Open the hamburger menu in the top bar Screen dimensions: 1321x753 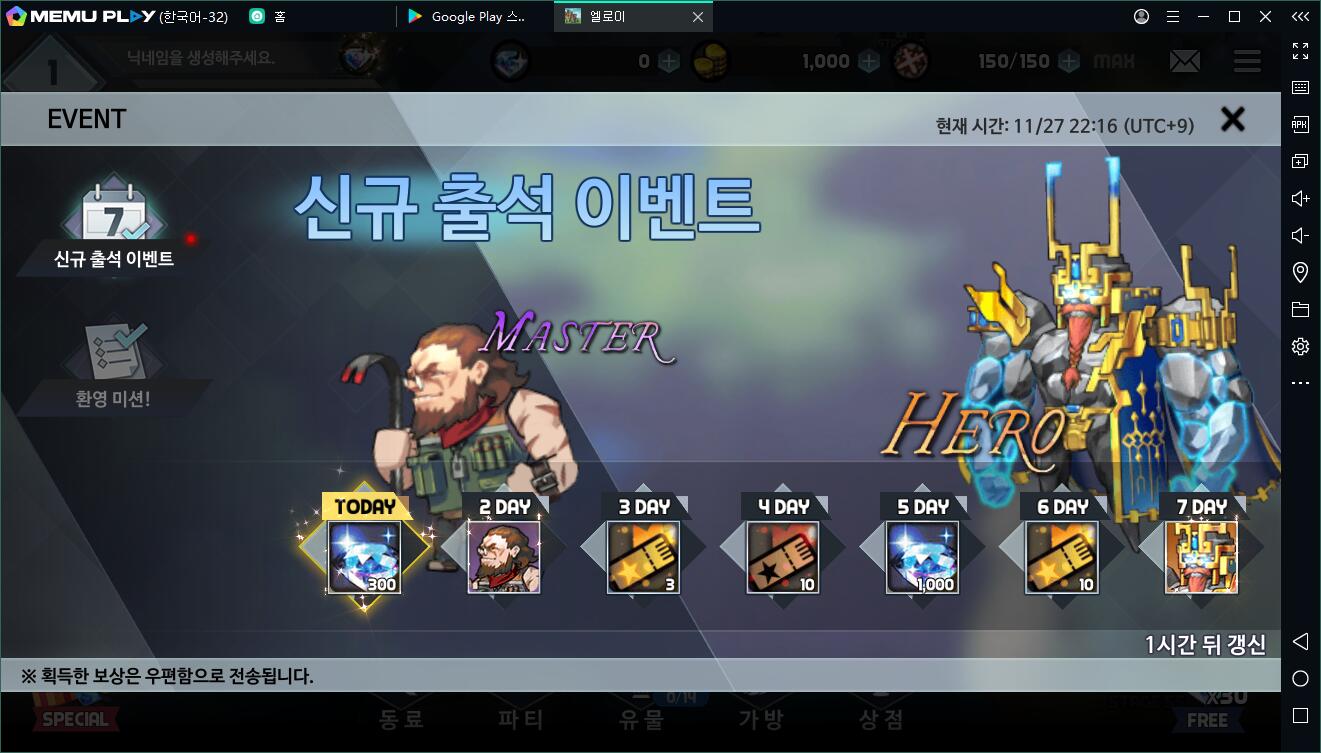(1247, 61)
